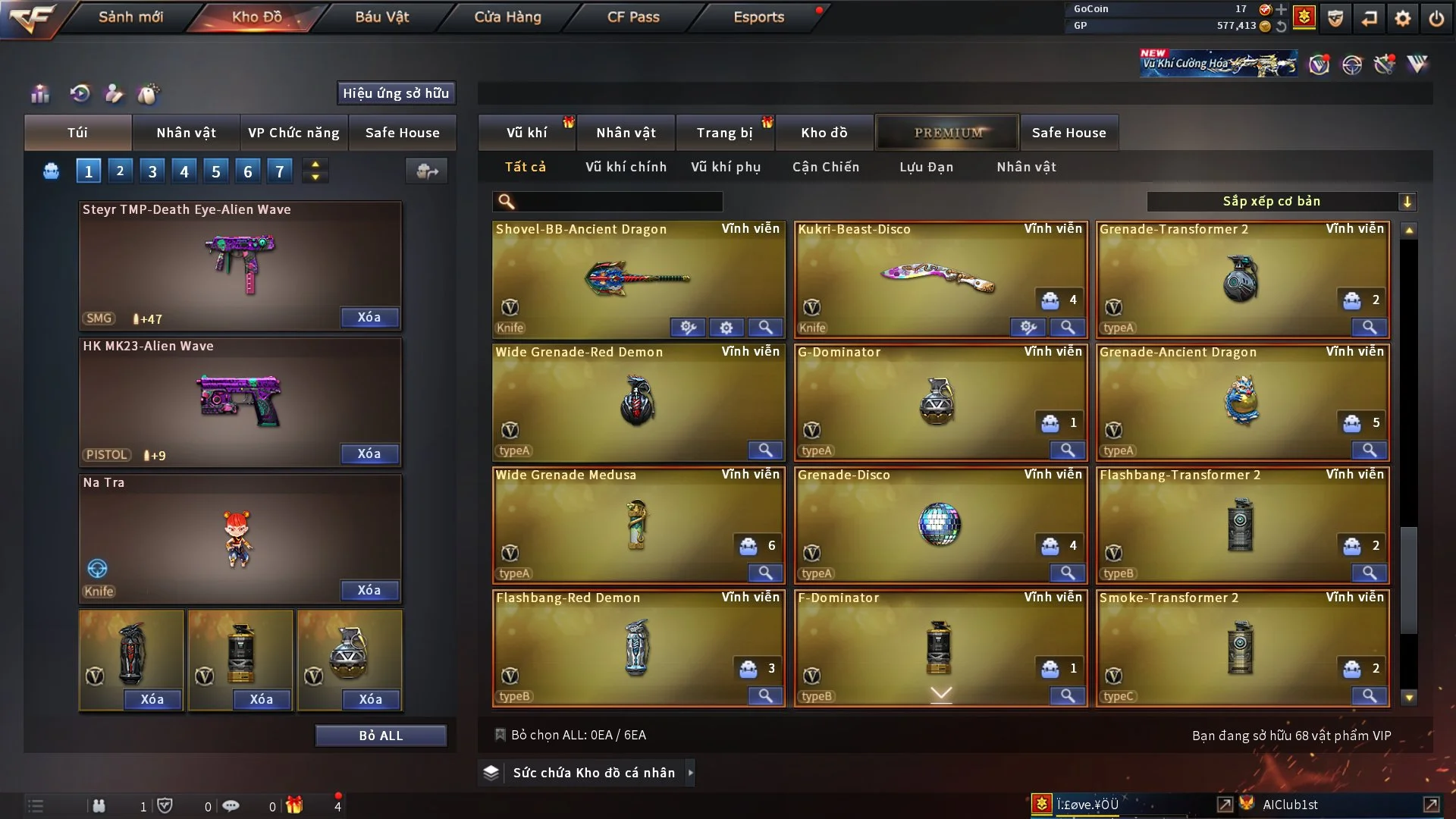
Task: Click the item search field
Action: pyautogui.click(x=618, y=202)
